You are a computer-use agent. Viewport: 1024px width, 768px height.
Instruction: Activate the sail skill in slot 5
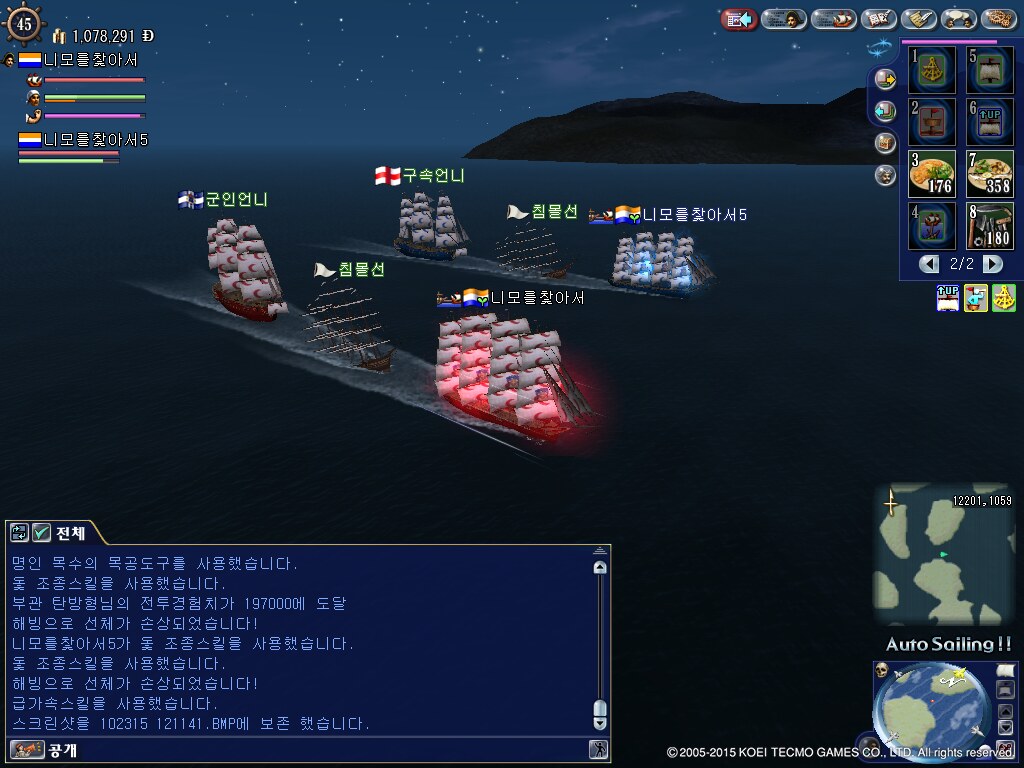[x=989, y=71]
